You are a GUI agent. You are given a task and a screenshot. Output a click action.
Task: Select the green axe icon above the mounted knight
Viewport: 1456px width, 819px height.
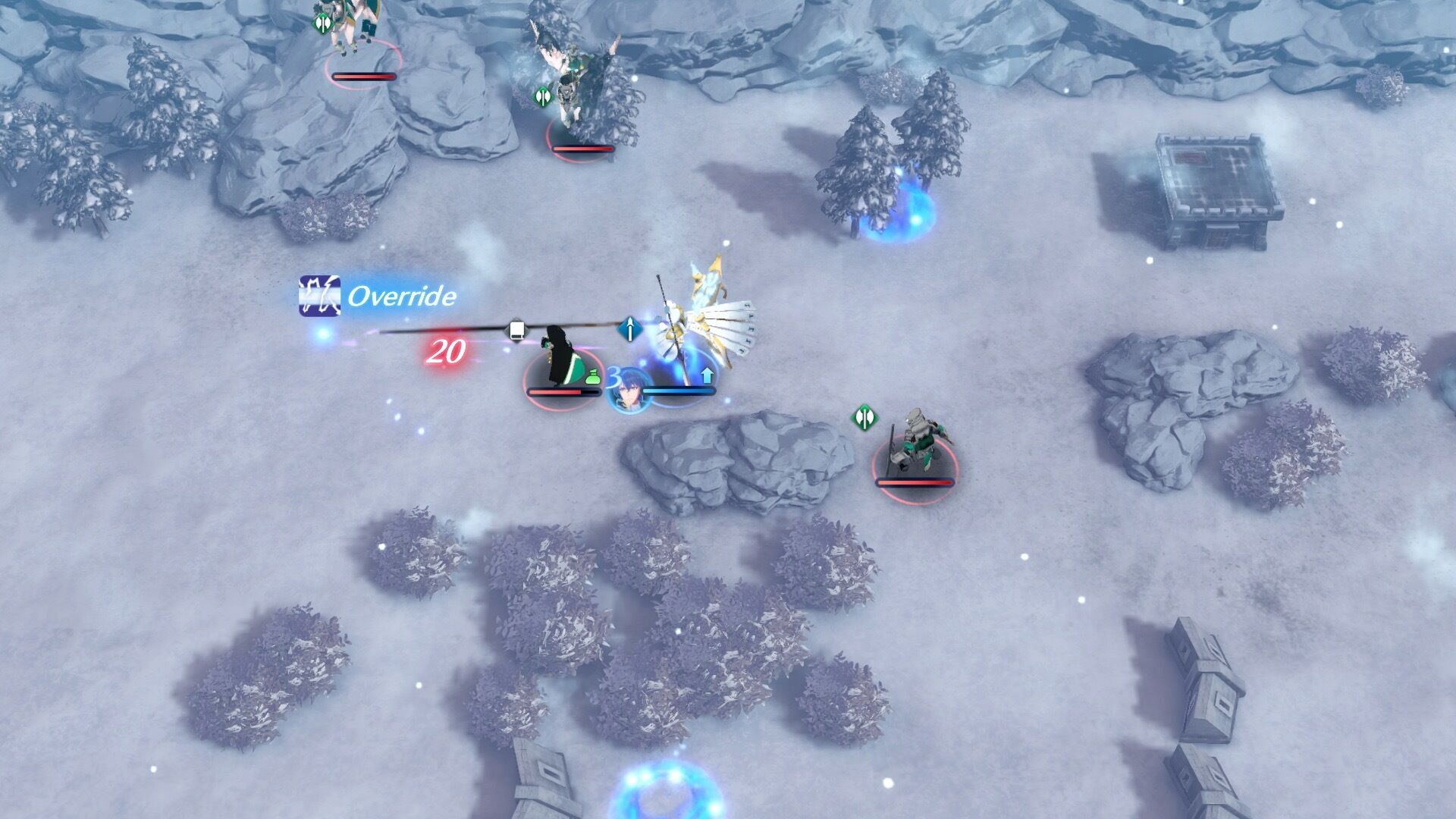coord(866,416)
